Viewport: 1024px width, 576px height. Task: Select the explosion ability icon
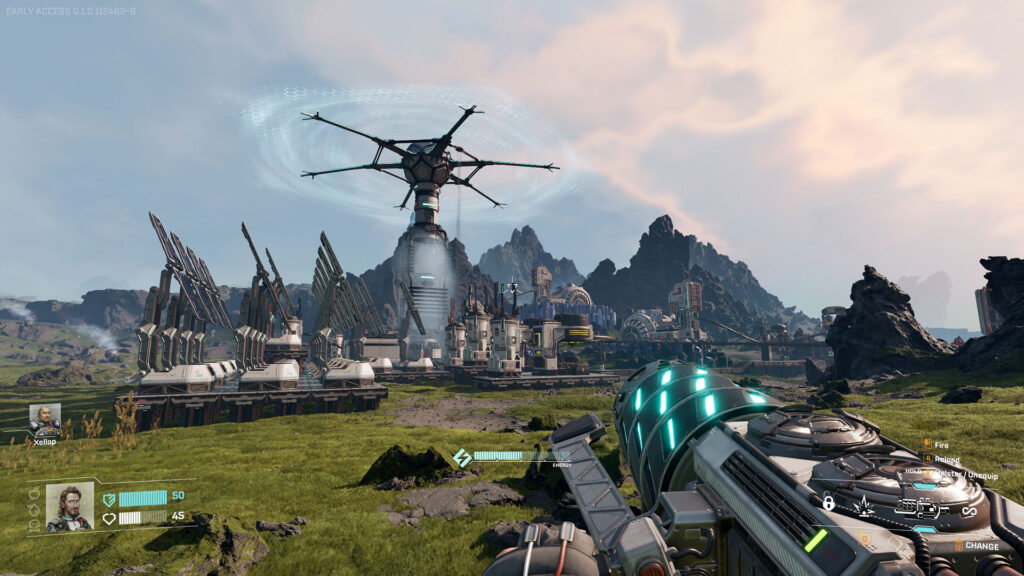(x=865, y=506)
